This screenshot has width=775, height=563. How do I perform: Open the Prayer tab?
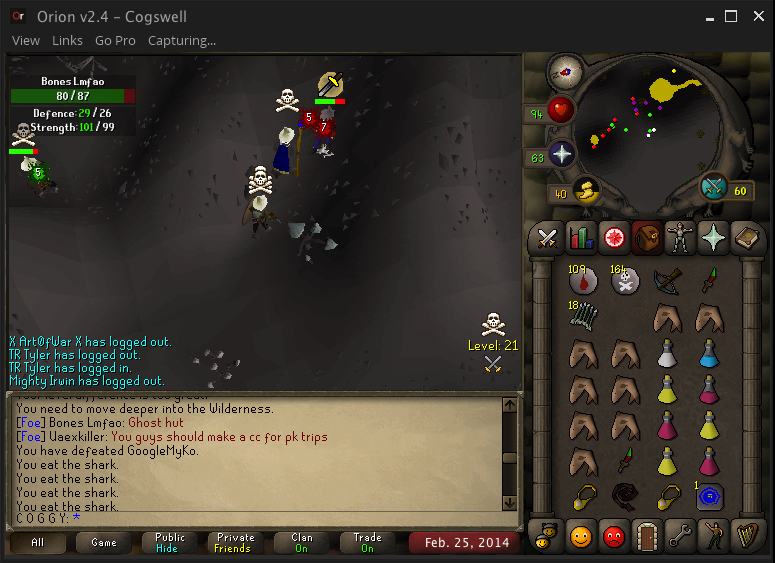coord(713,237)
